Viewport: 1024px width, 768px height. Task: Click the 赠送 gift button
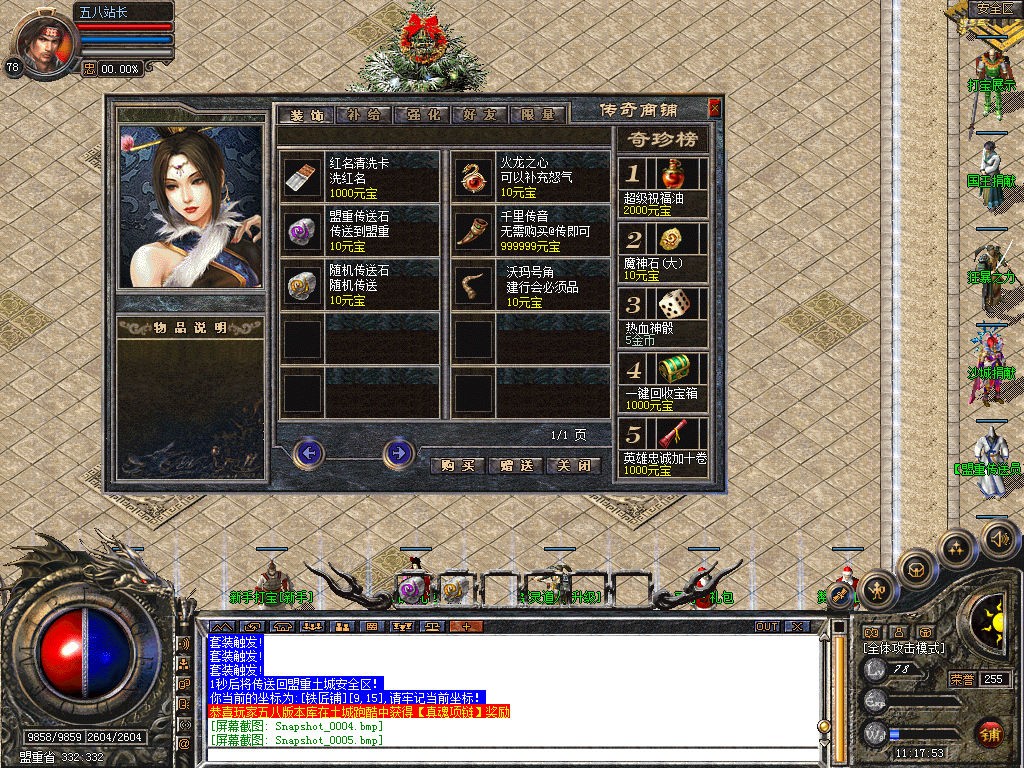tap(516, 466)
